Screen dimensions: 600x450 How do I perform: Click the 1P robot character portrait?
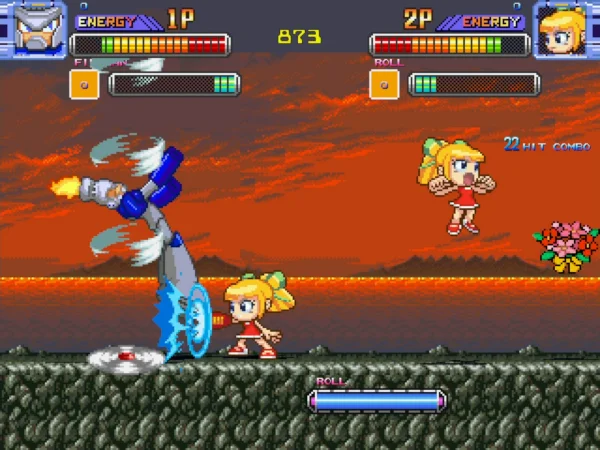(x=32, y=30)
